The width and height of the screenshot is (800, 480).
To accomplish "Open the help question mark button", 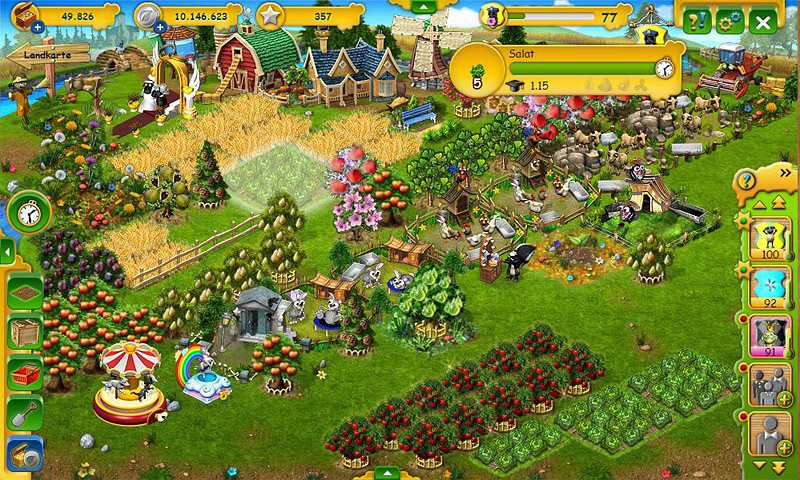I will (700, 21).
